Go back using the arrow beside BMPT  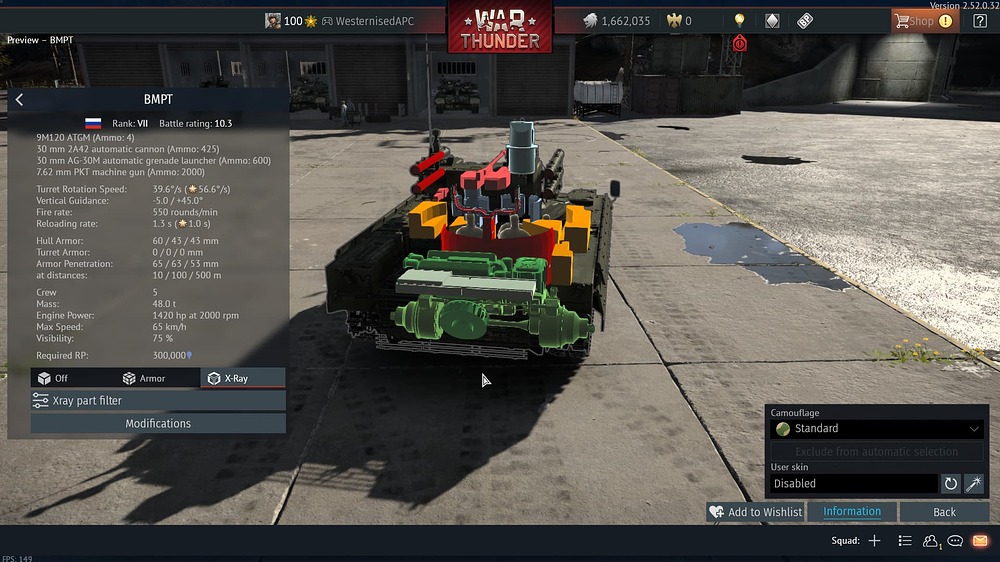click(19, 100)
